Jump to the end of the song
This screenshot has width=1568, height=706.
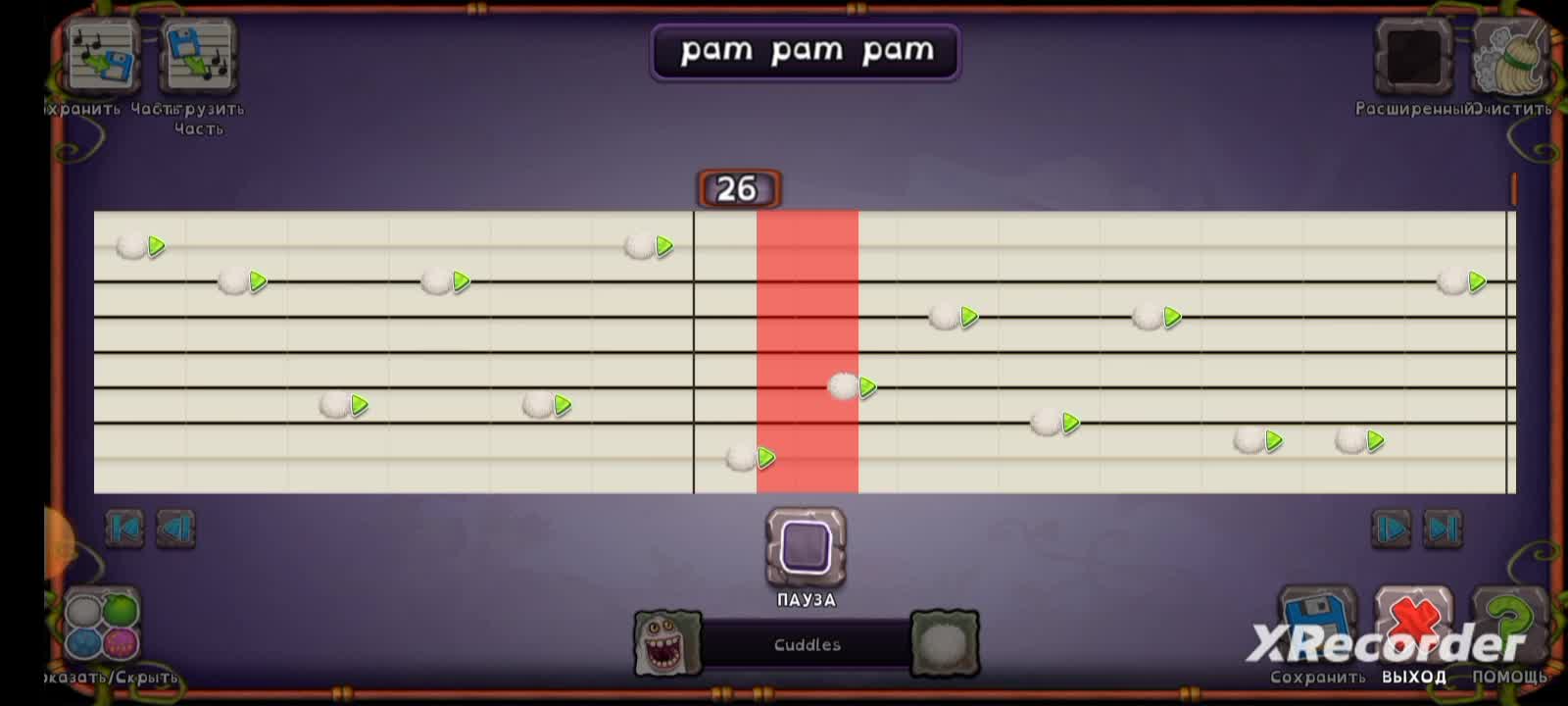1440,528
